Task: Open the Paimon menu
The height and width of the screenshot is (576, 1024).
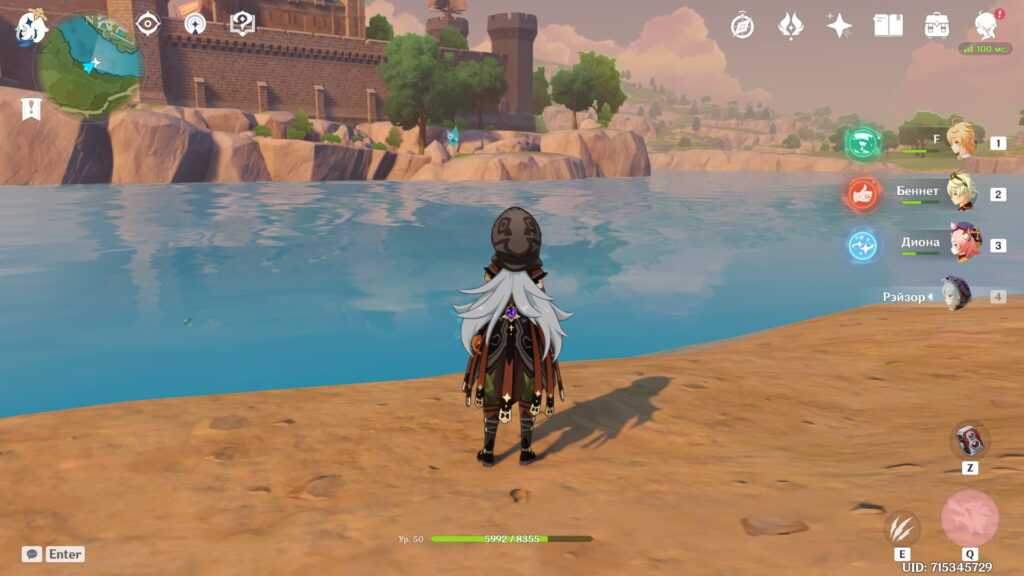Action: [30, 28]
